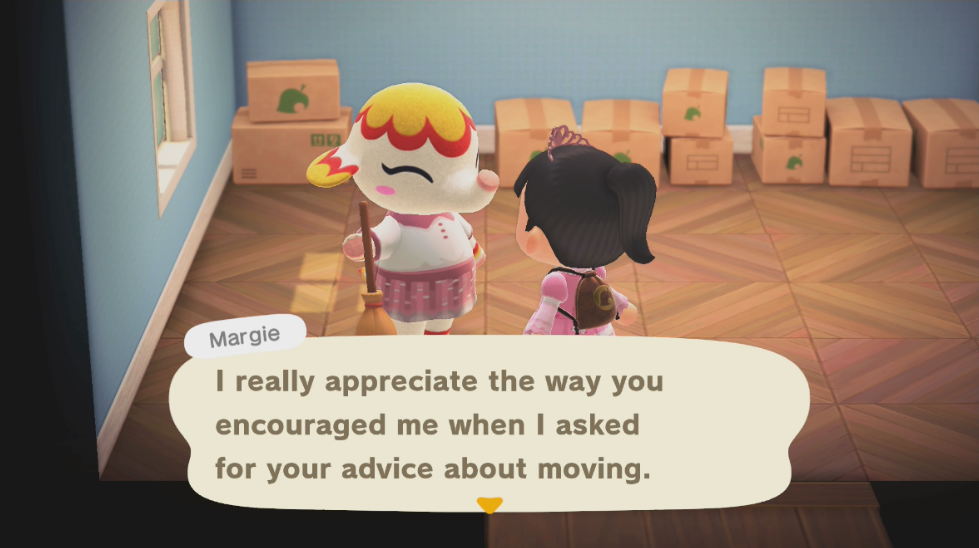Advance dialogue with the yellow continue arrow
The width and height of the screenshot is (979, 548).
[488, 505]
